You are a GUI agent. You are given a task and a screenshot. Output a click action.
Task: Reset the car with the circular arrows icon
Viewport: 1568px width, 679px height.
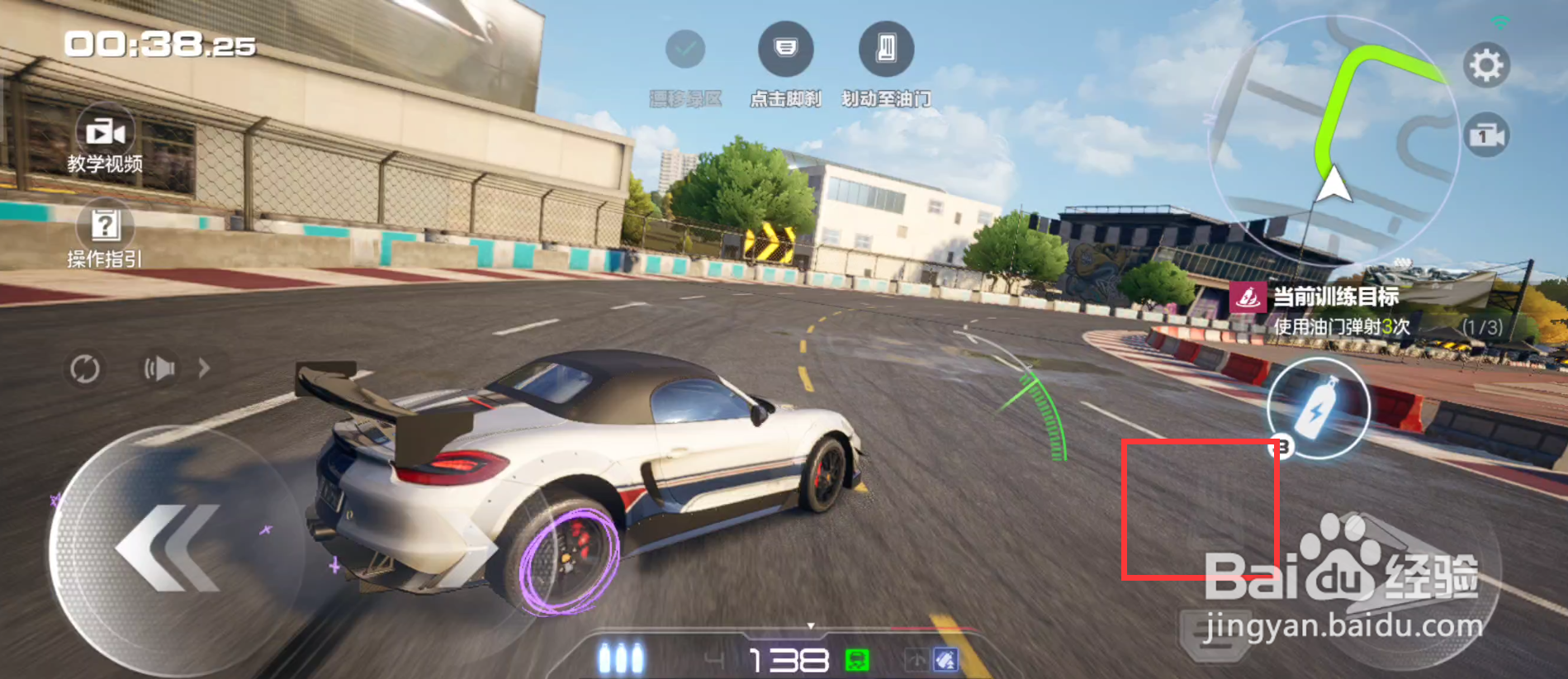click(x=84, y=368)
